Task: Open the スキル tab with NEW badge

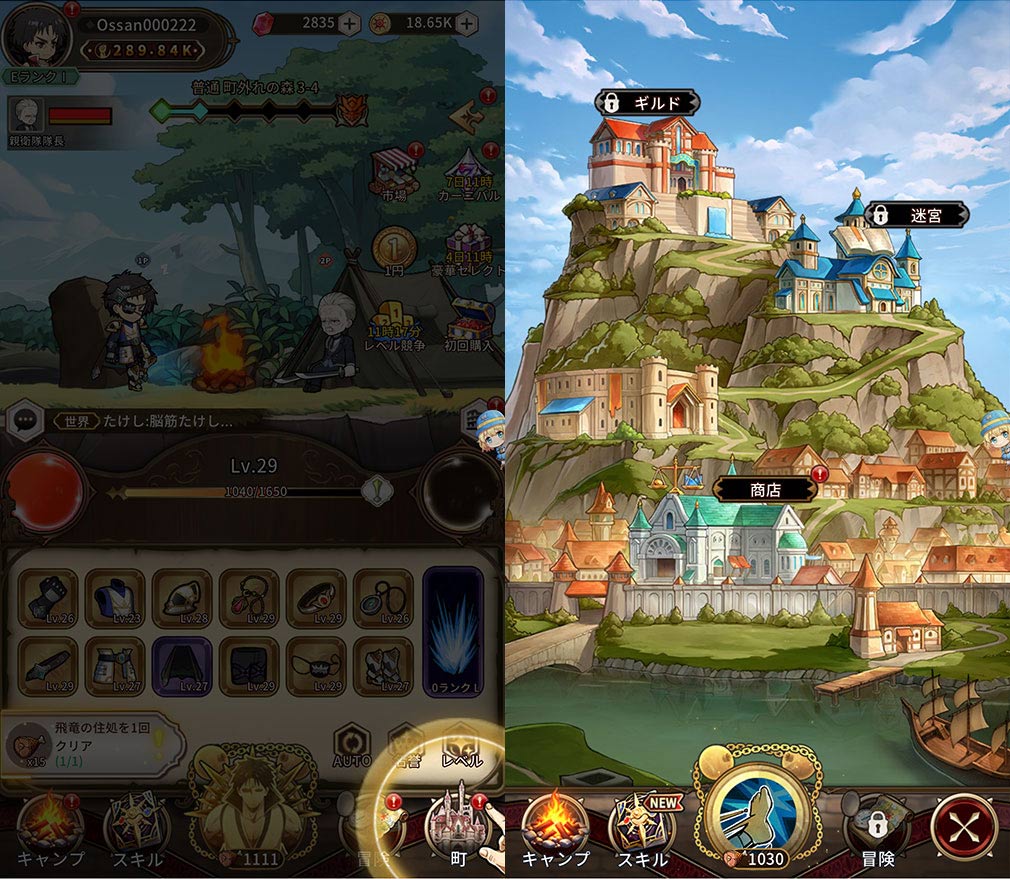Action: [641, 829]
